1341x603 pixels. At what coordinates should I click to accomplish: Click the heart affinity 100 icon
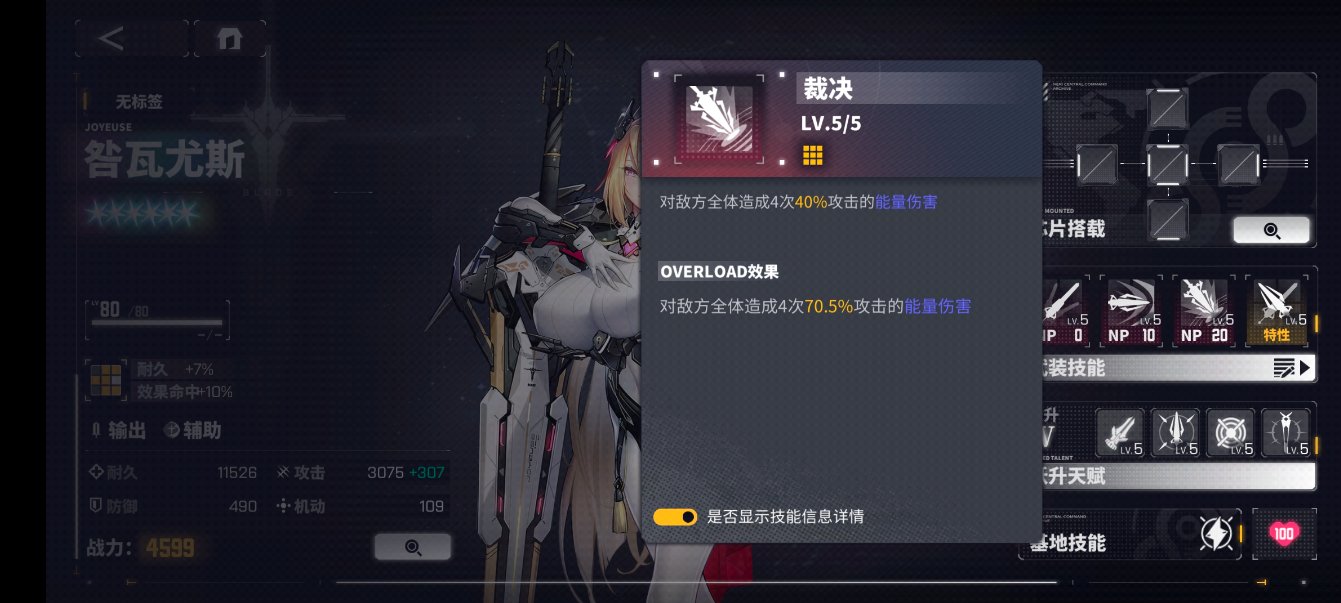coord(1284,534)
